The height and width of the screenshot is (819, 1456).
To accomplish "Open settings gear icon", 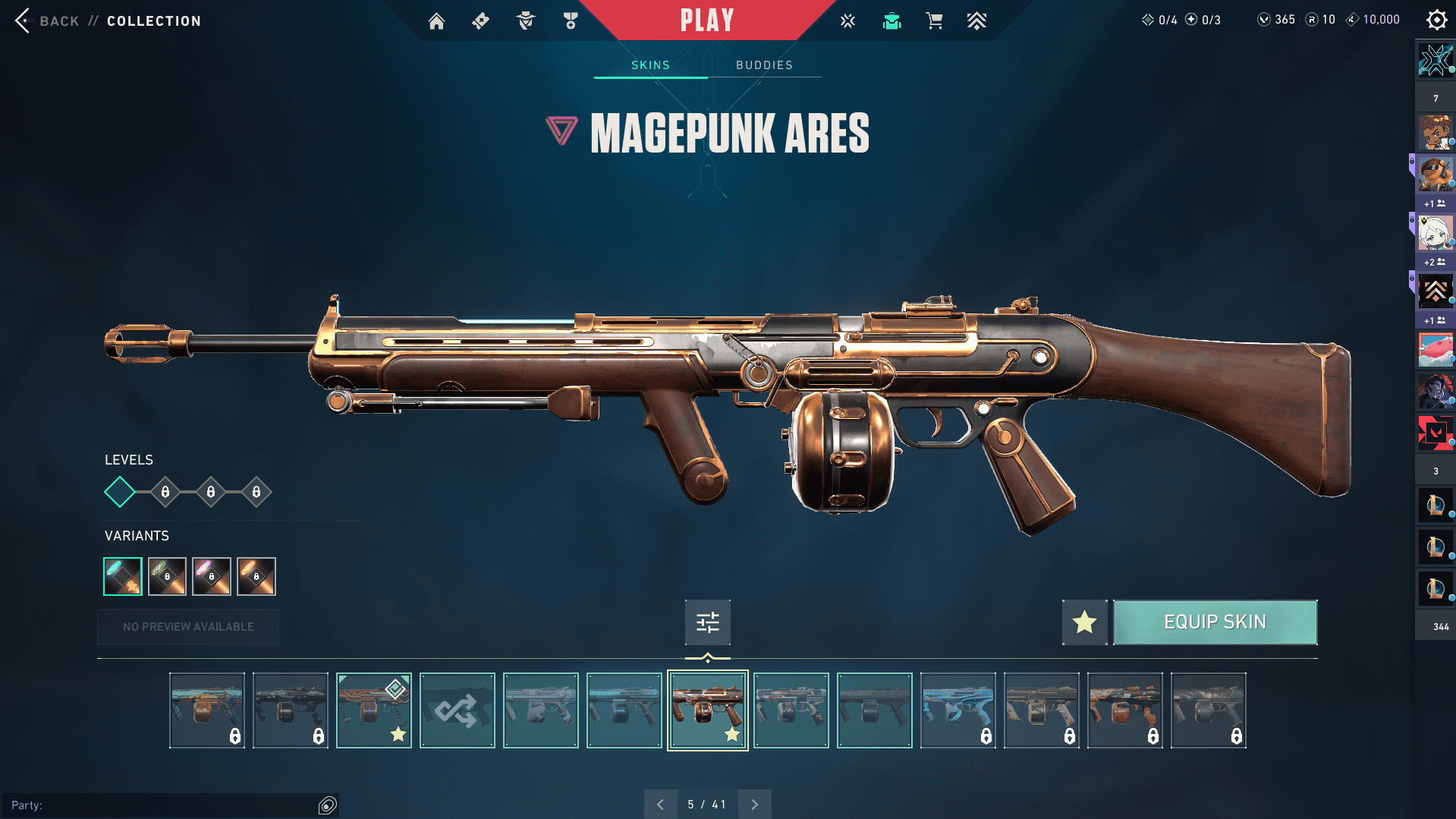I will (1436, 20).
